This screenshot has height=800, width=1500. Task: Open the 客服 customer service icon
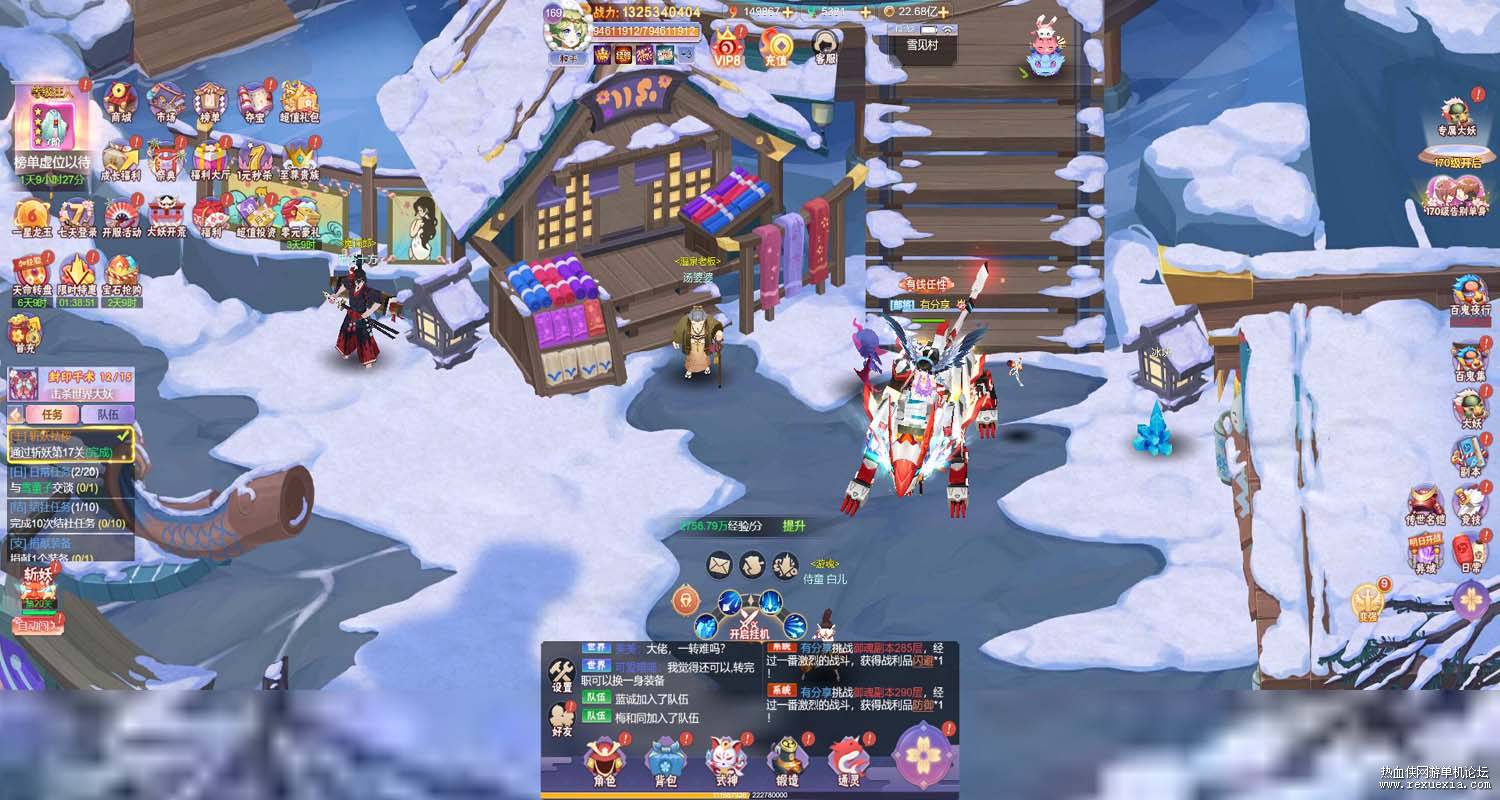[825, 46]
